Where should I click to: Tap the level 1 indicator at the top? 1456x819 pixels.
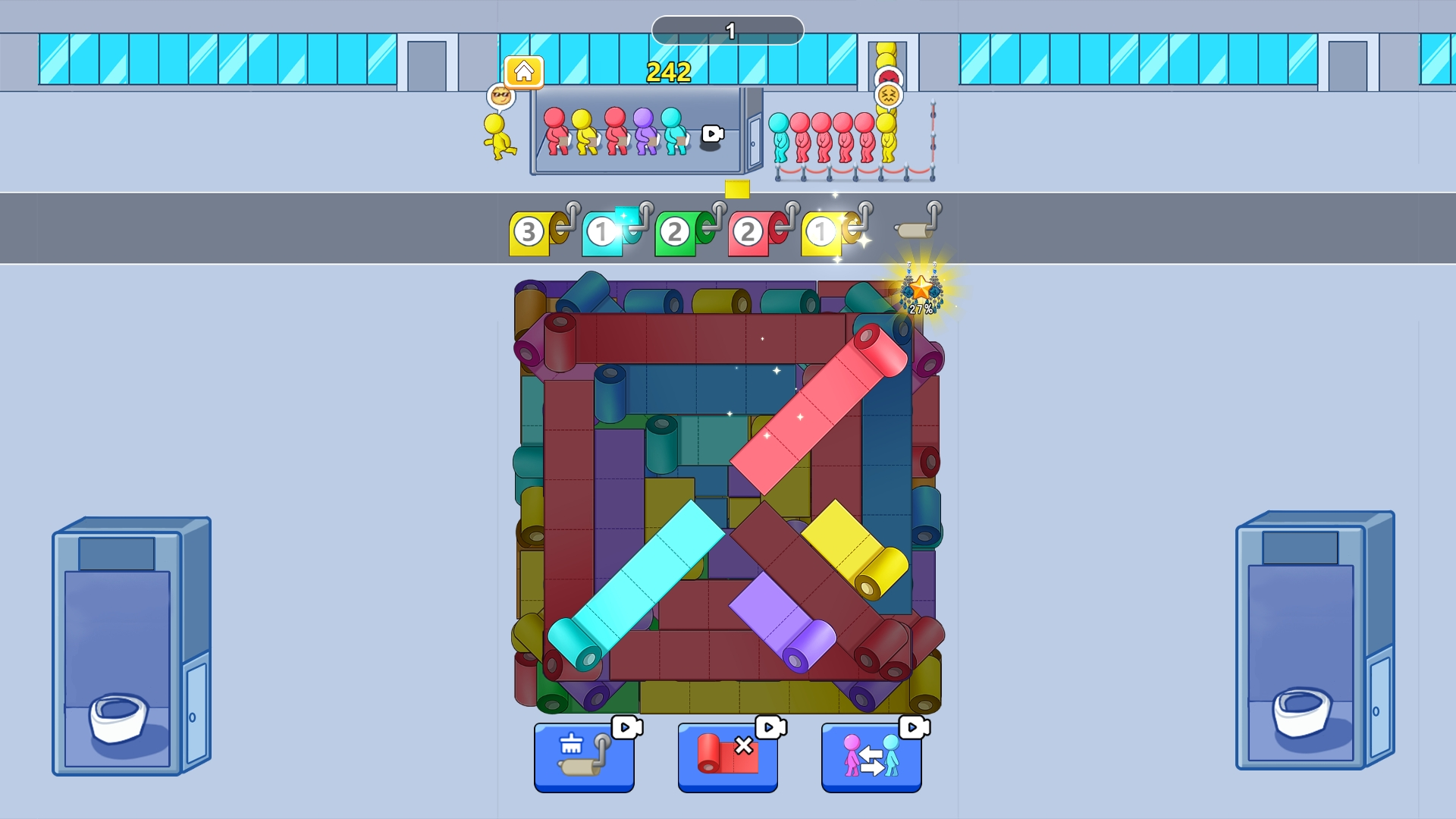(x=728, y=30)
